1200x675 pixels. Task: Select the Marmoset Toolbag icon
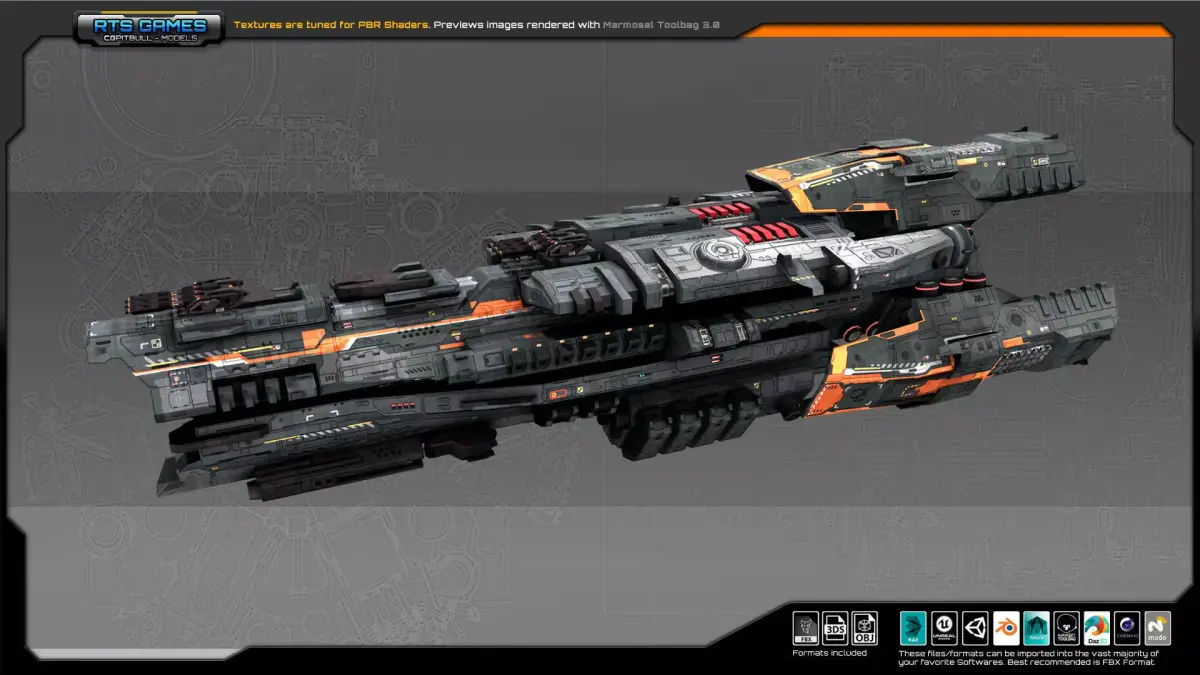(x=1067, y=628)
